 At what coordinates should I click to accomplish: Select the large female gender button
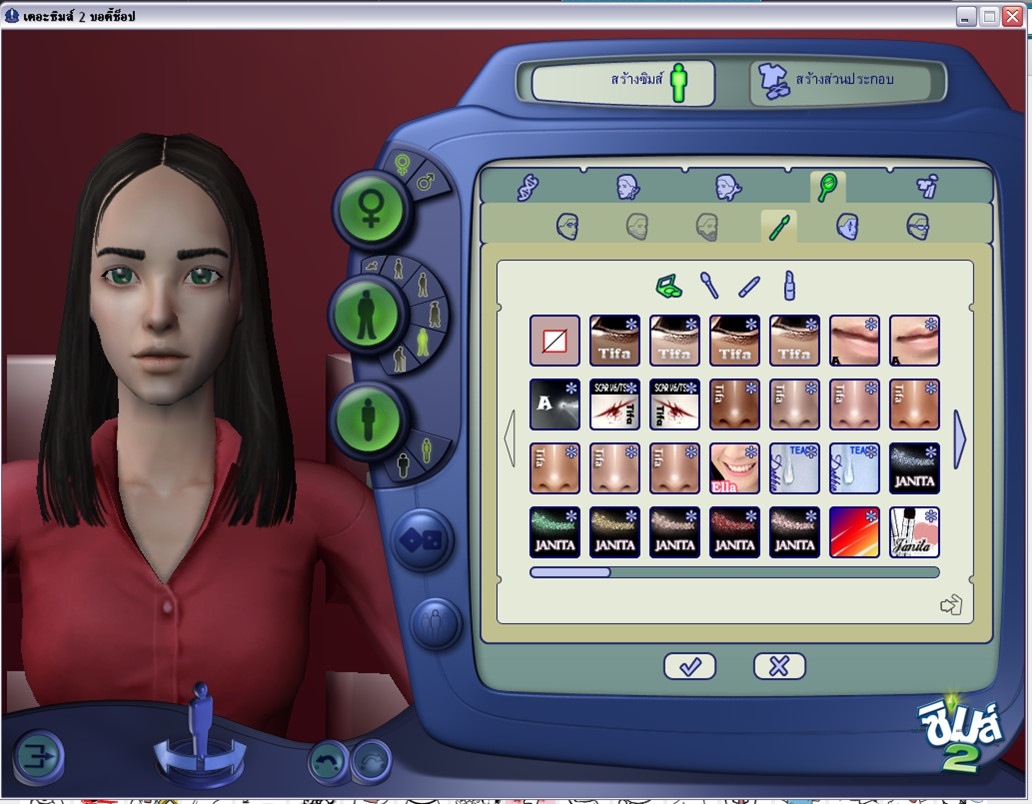(372, 207)
